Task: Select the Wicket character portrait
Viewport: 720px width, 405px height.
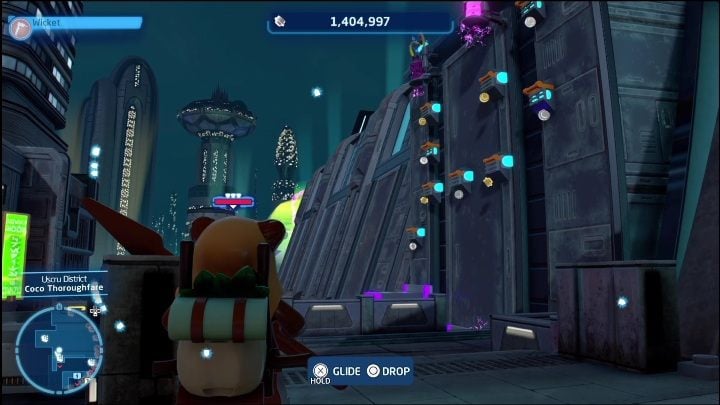Action: click(x=18, y=26)
